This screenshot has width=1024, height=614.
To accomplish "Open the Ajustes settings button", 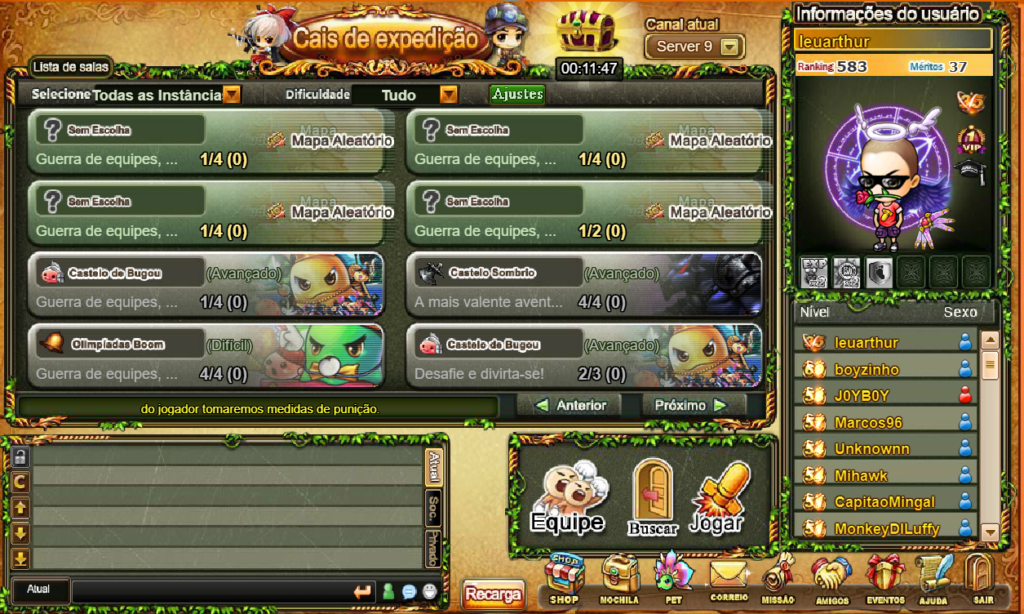I will (517, 94).
